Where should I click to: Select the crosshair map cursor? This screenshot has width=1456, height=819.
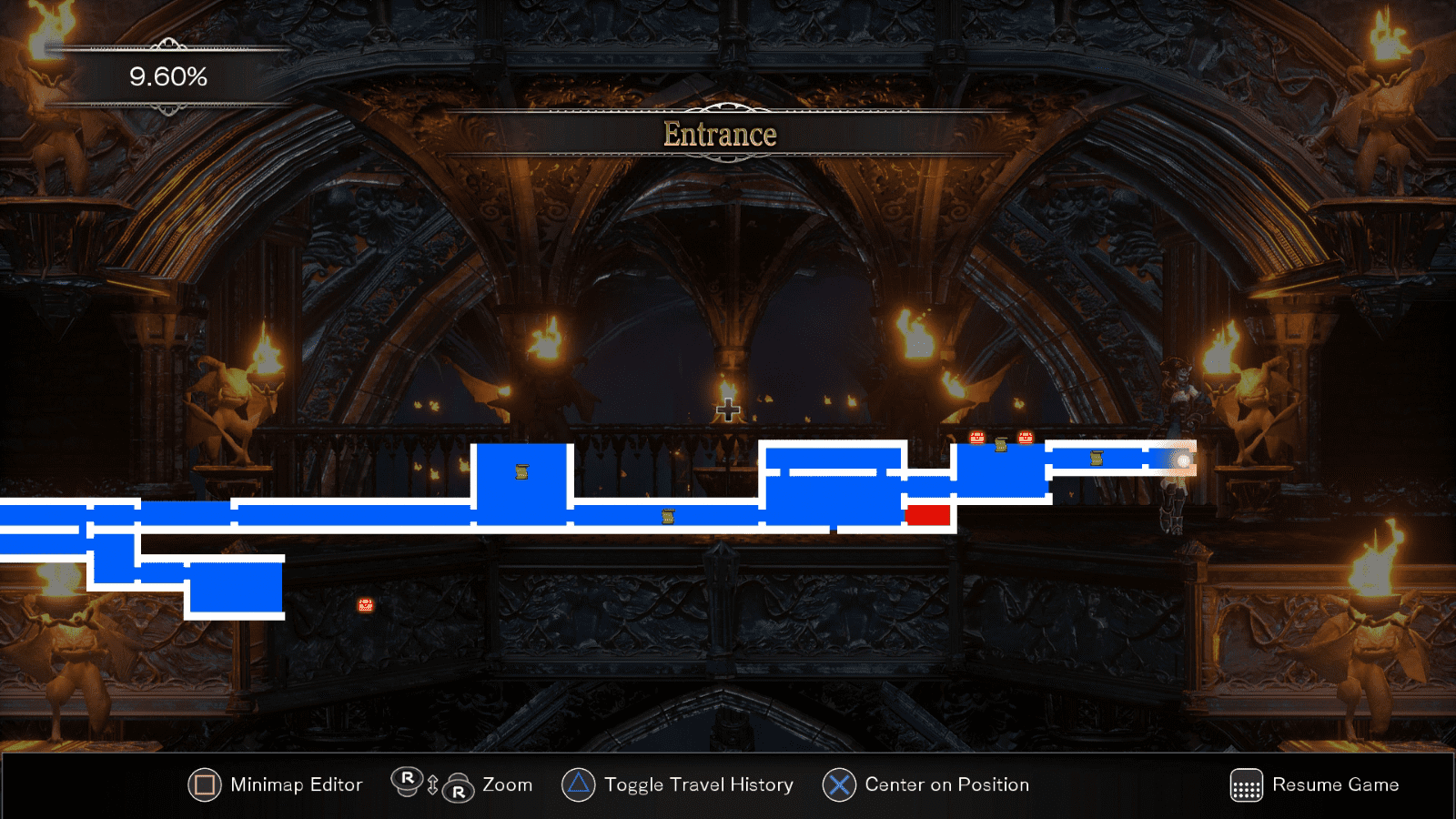pyautogui.click(x=727, y=411)
